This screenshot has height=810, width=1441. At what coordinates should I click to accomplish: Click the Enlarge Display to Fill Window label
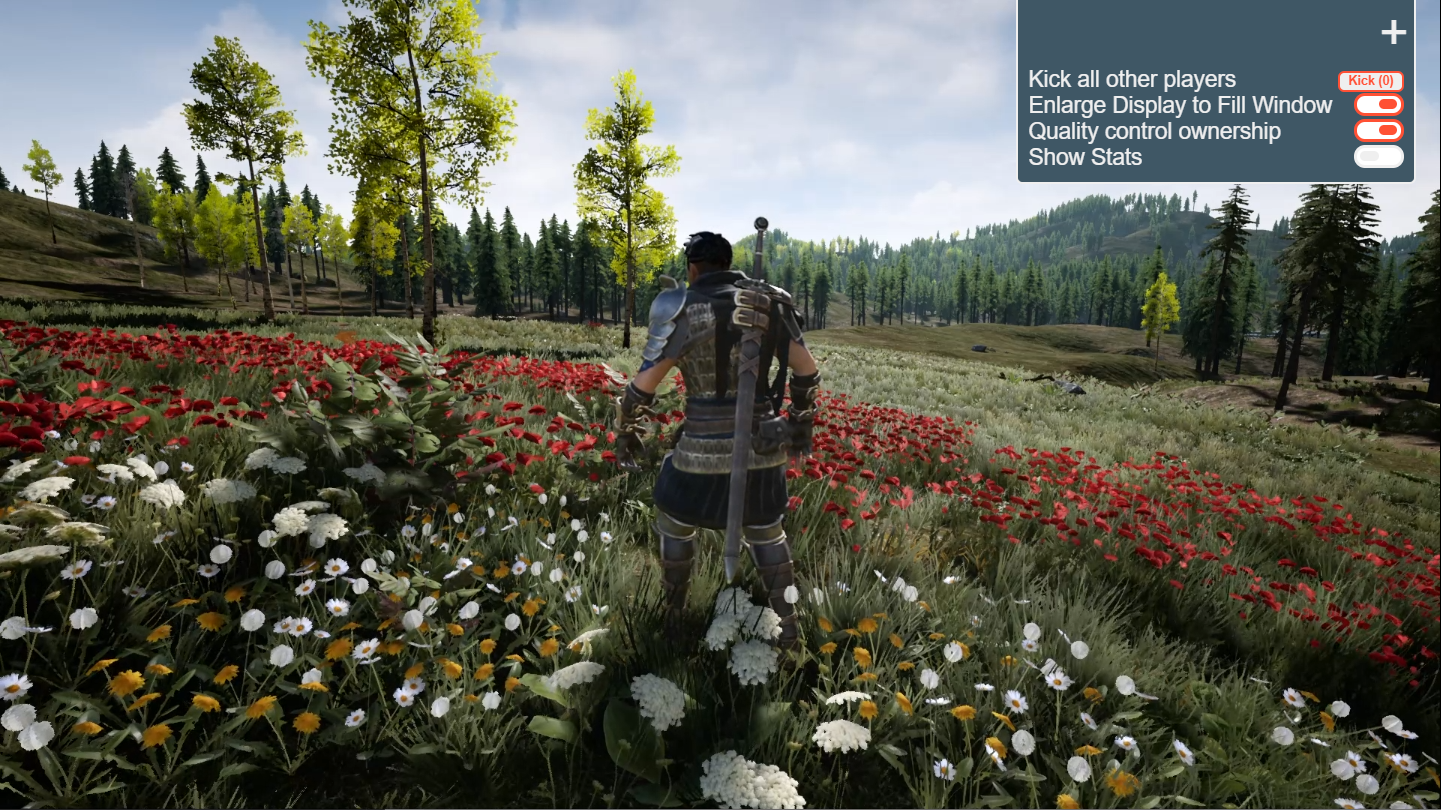1180,105
